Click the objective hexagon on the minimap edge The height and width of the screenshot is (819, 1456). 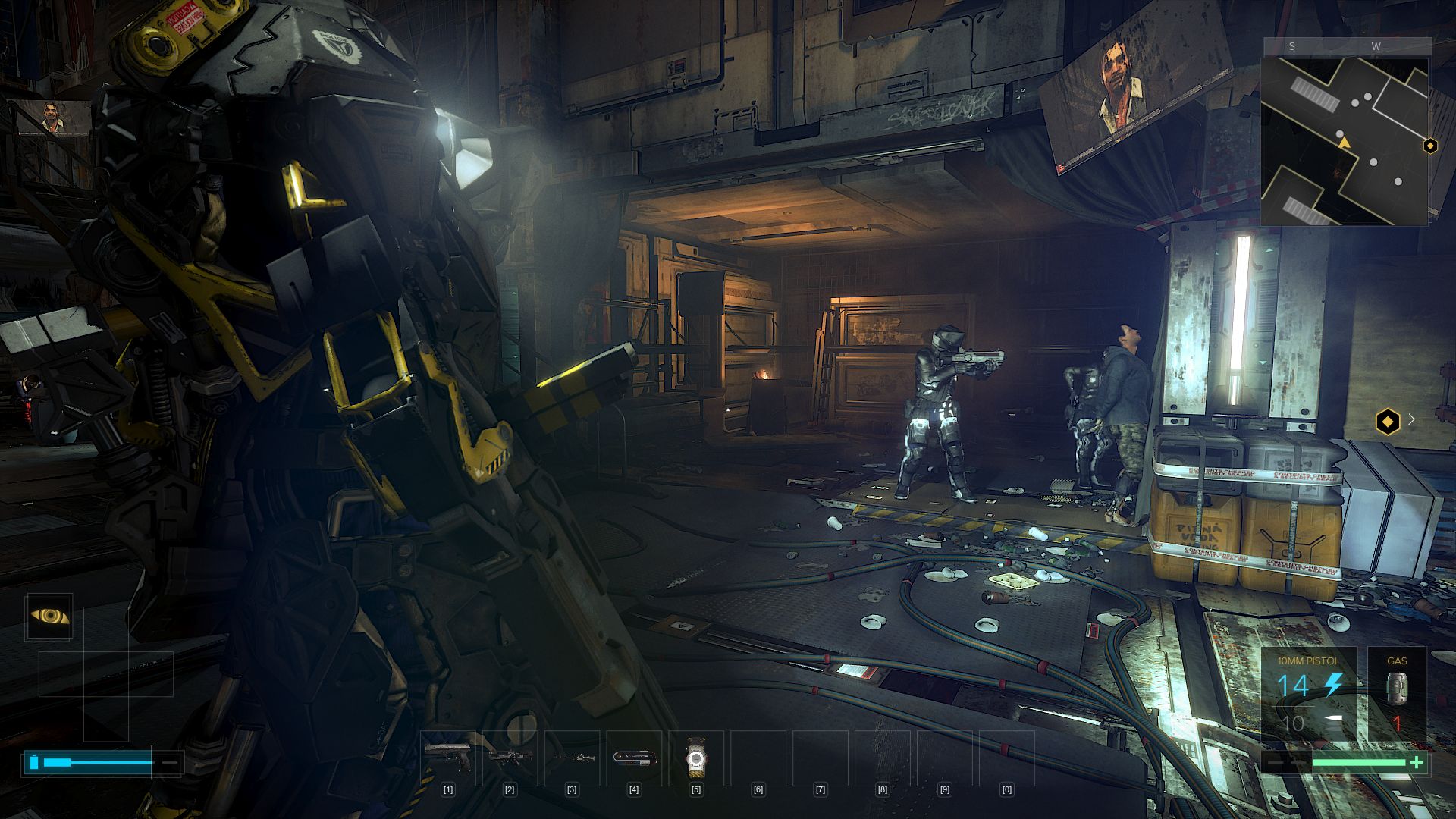coord(1430,146)
